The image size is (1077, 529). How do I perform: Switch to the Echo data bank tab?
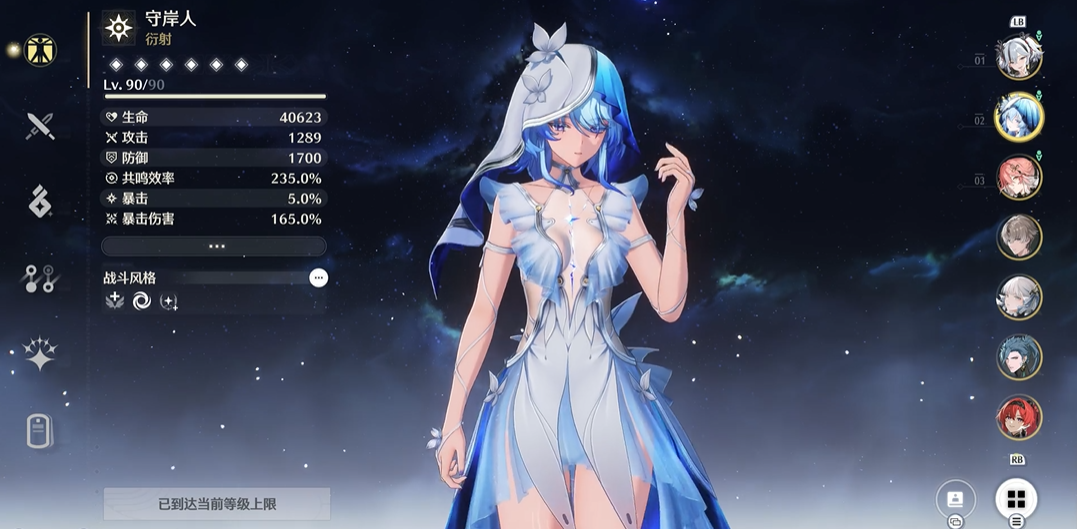point(40,201)
